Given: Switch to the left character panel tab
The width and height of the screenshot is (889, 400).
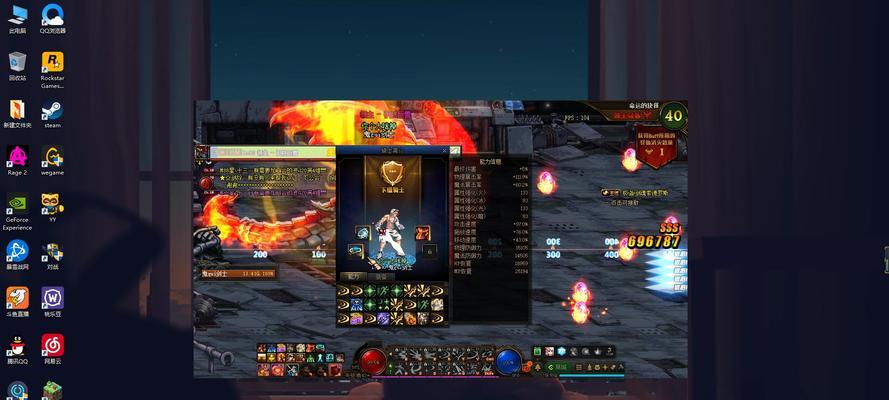Looking at the screenshot, I should [352, 277].
